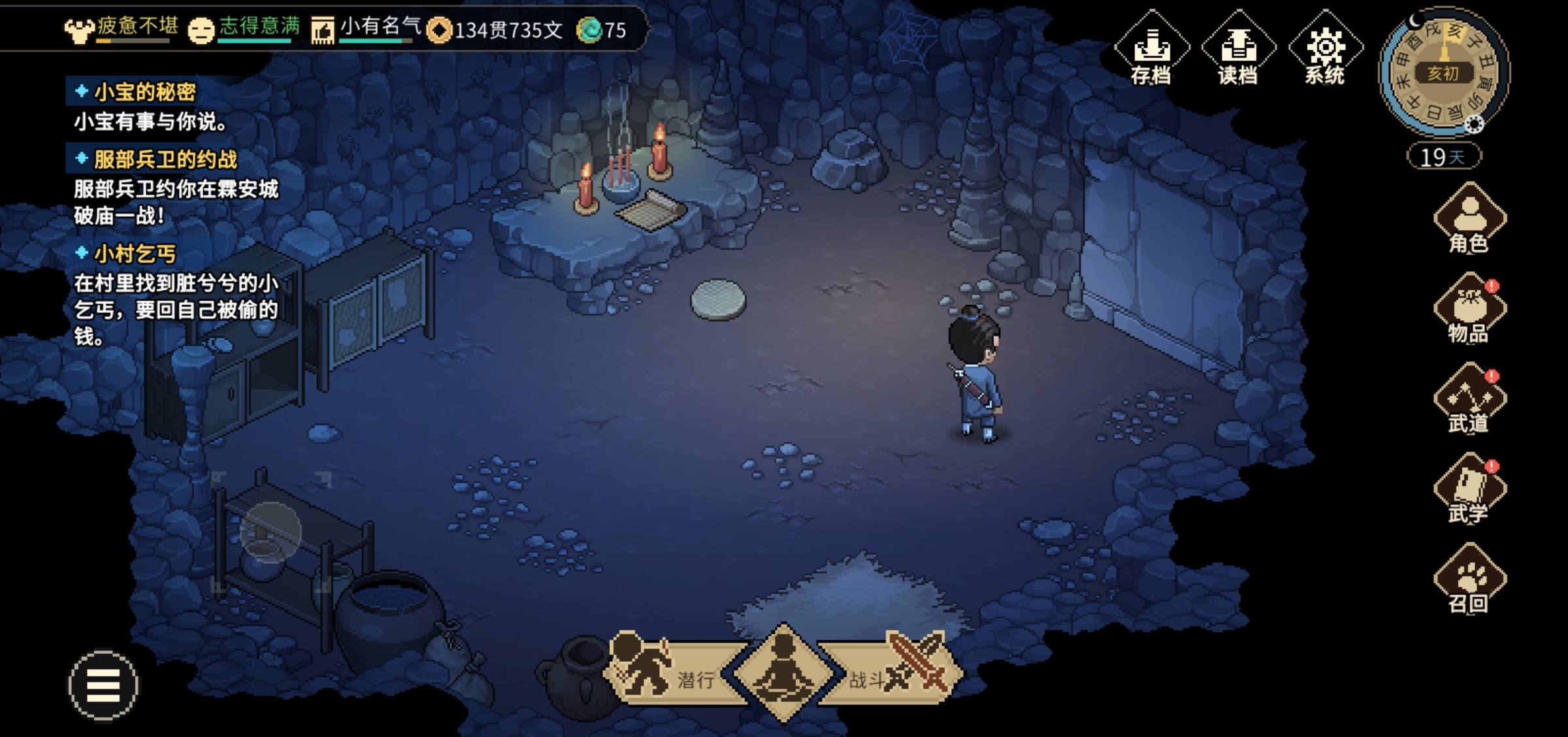1568x737 pixels.
Task: Select the 小宝的秘密 quest entry
Action: click(144, 92)
